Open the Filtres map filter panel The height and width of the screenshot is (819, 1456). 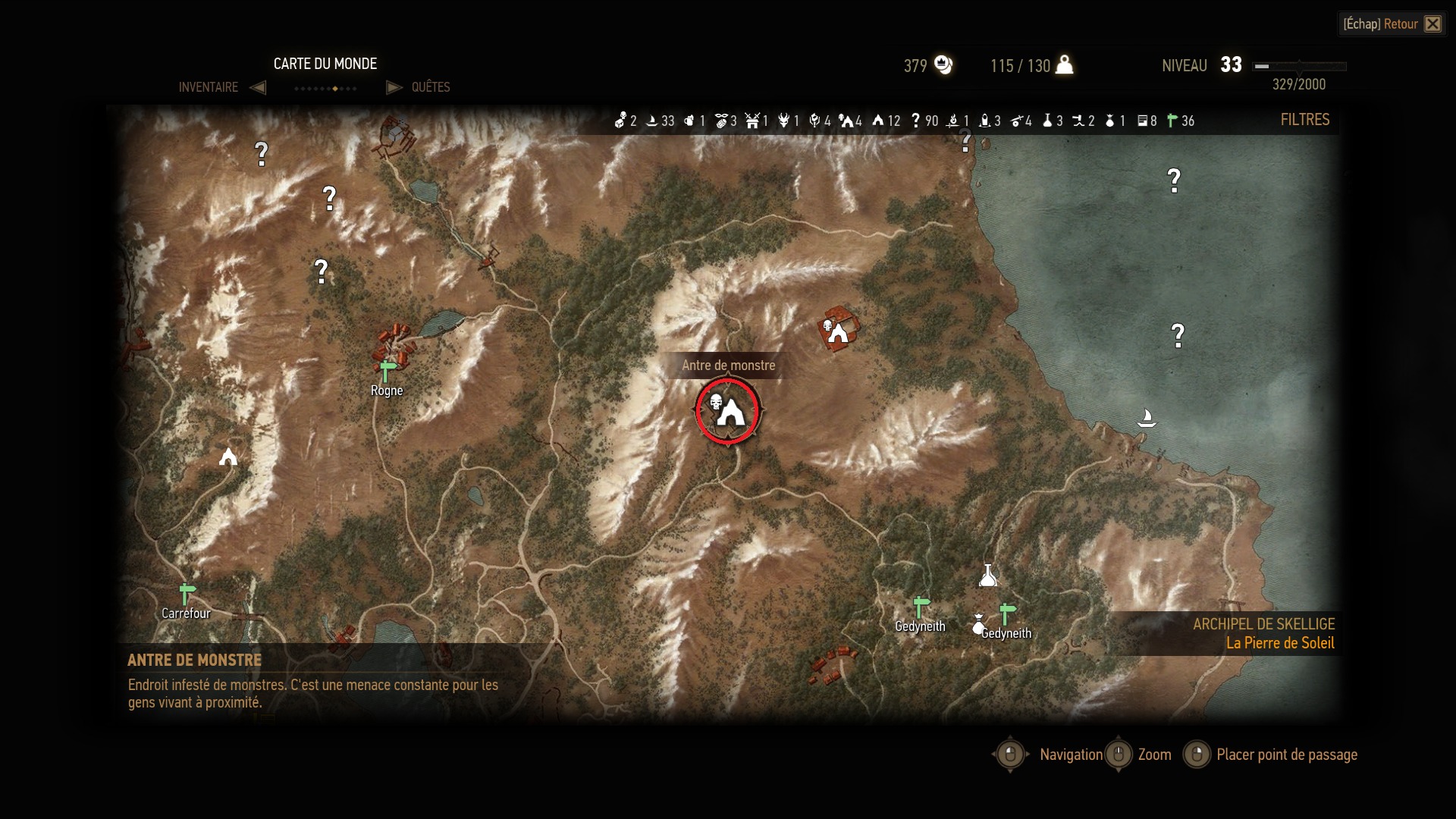coord(1304,120)
